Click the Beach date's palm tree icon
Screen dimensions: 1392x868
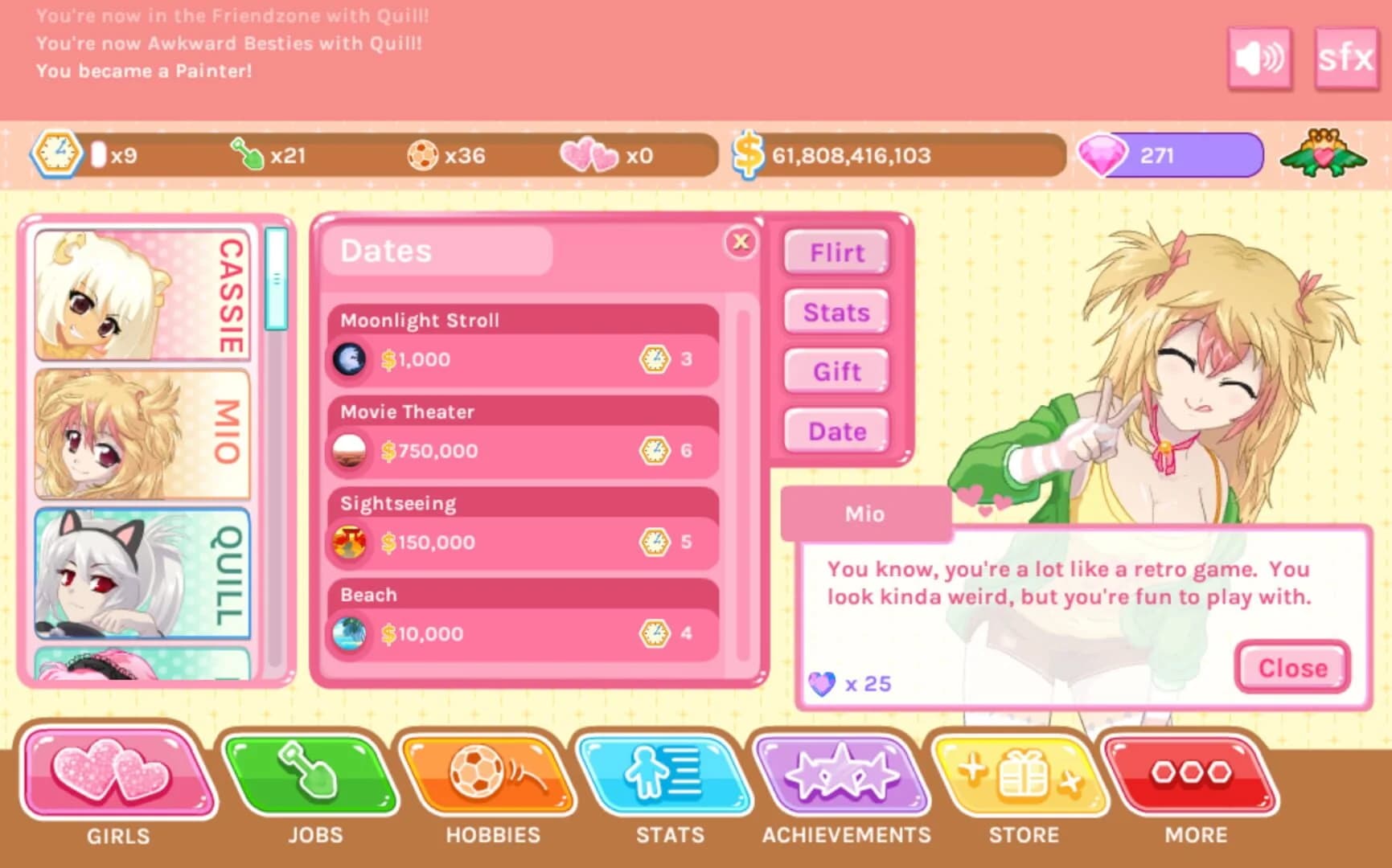click(349, 633)
